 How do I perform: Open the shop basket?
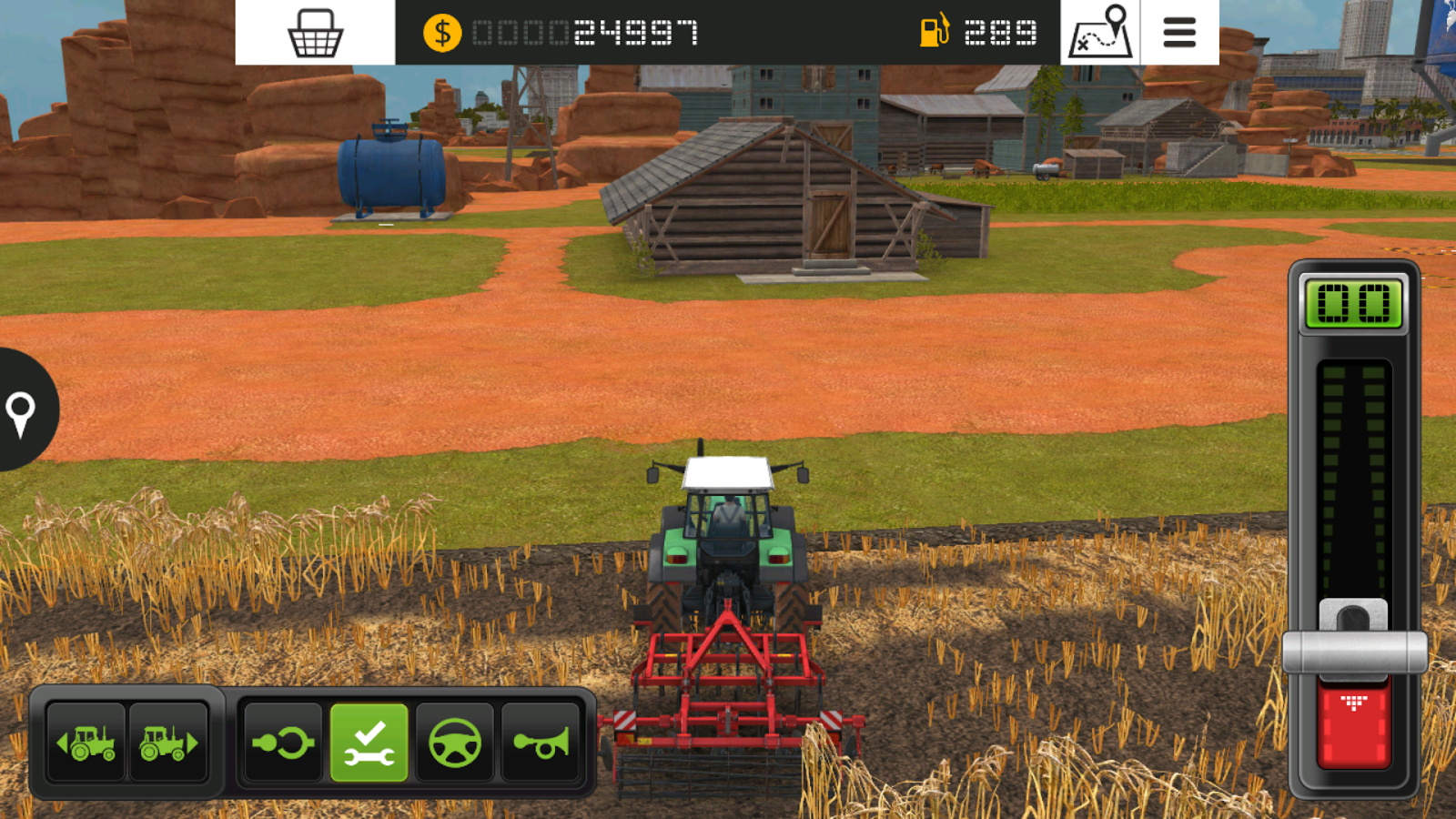(314, 33)
